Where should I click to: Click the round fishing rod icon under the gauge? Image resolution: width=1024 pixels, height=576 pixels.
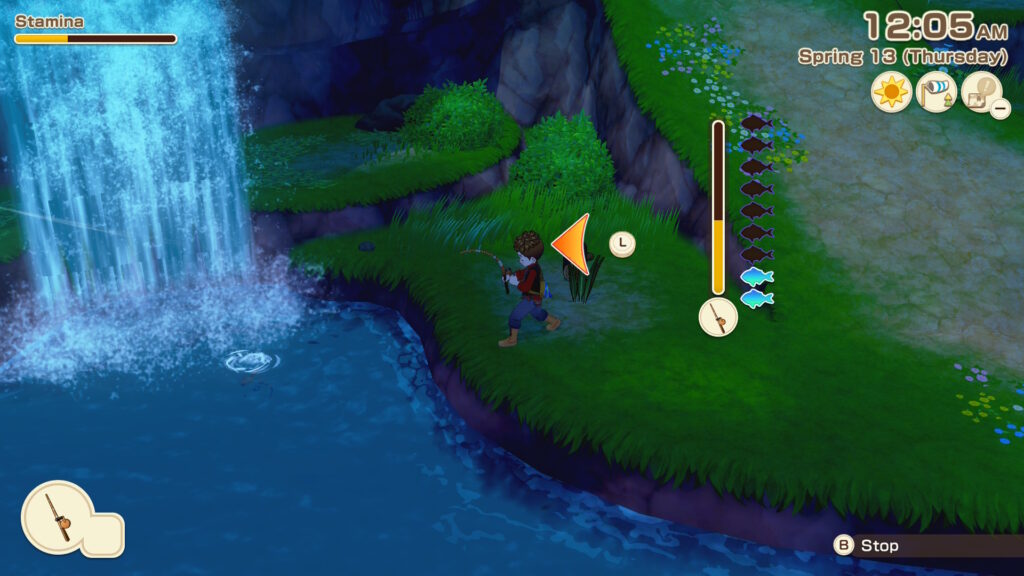[718, 317]
